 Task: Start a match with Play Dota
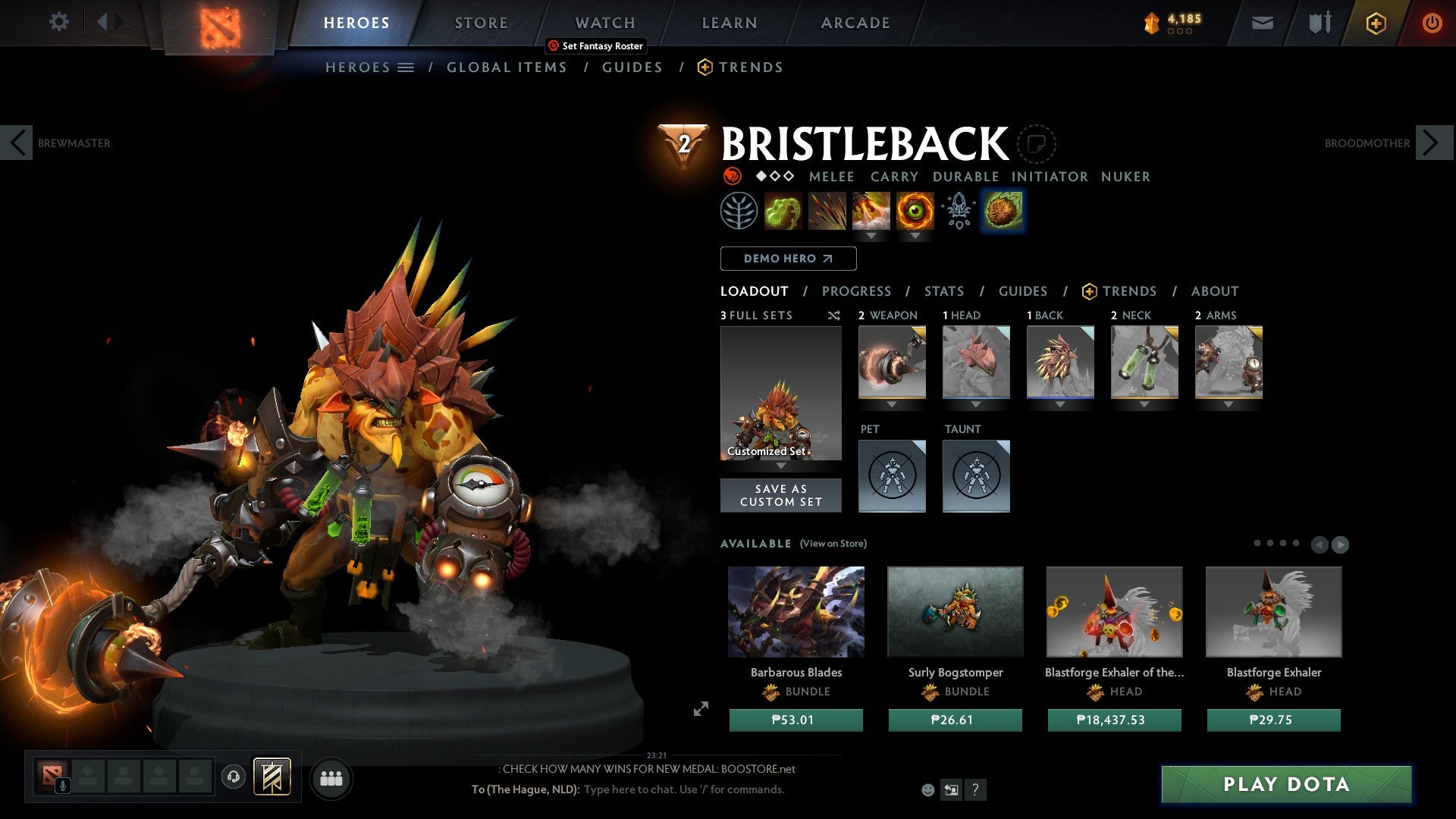(x=1286, y=784)
